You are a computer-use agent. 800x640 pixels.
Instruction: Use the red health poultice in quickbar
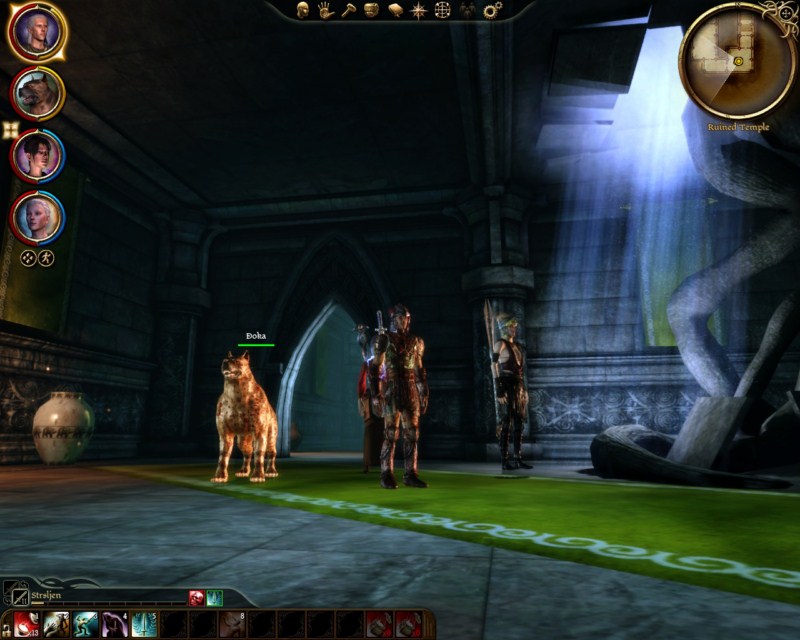[25, 624]
